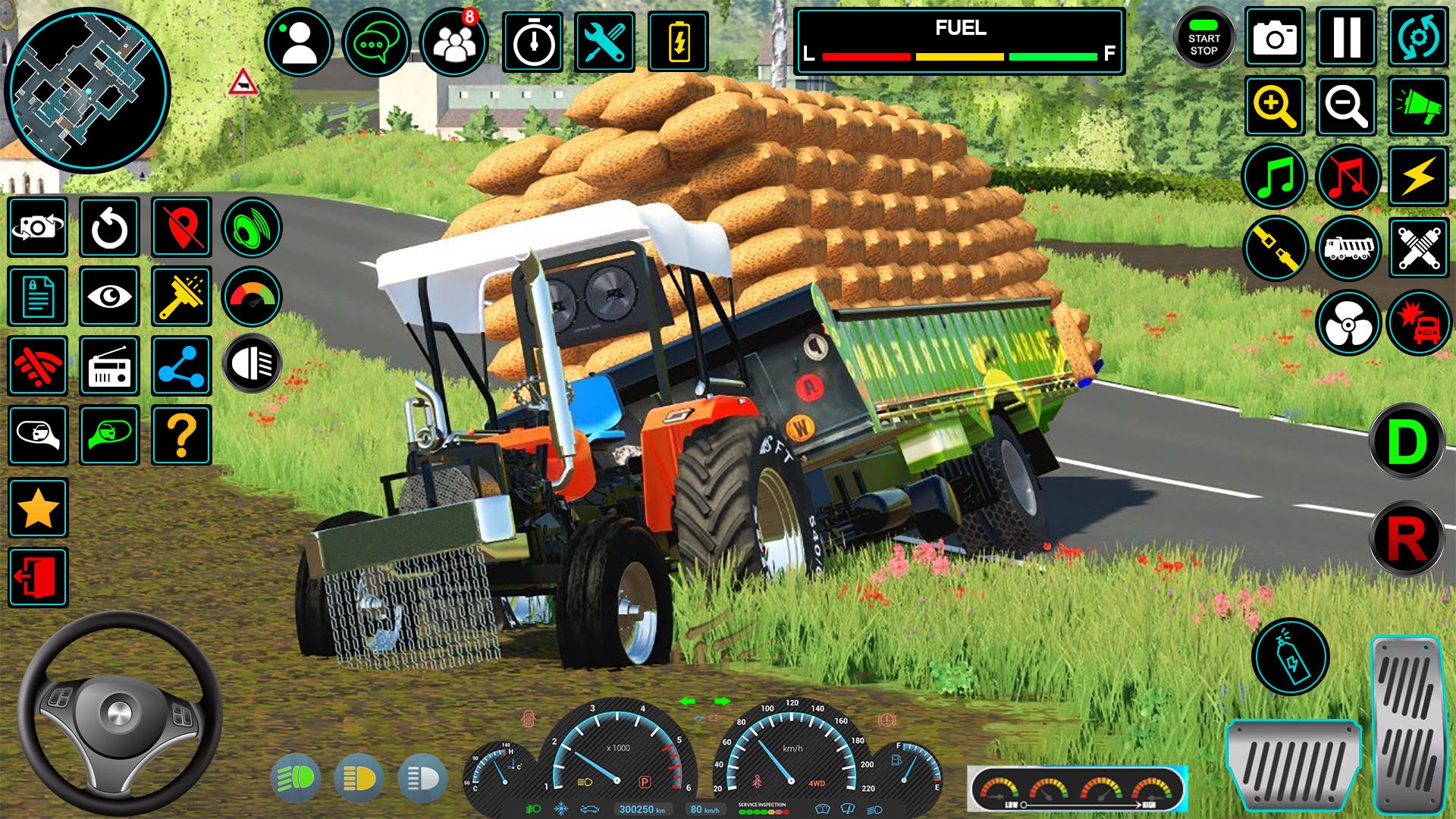Screen dimensions: 1456x819
Task: Shift into Reverse with the R button
Action: click(1407, 538)
